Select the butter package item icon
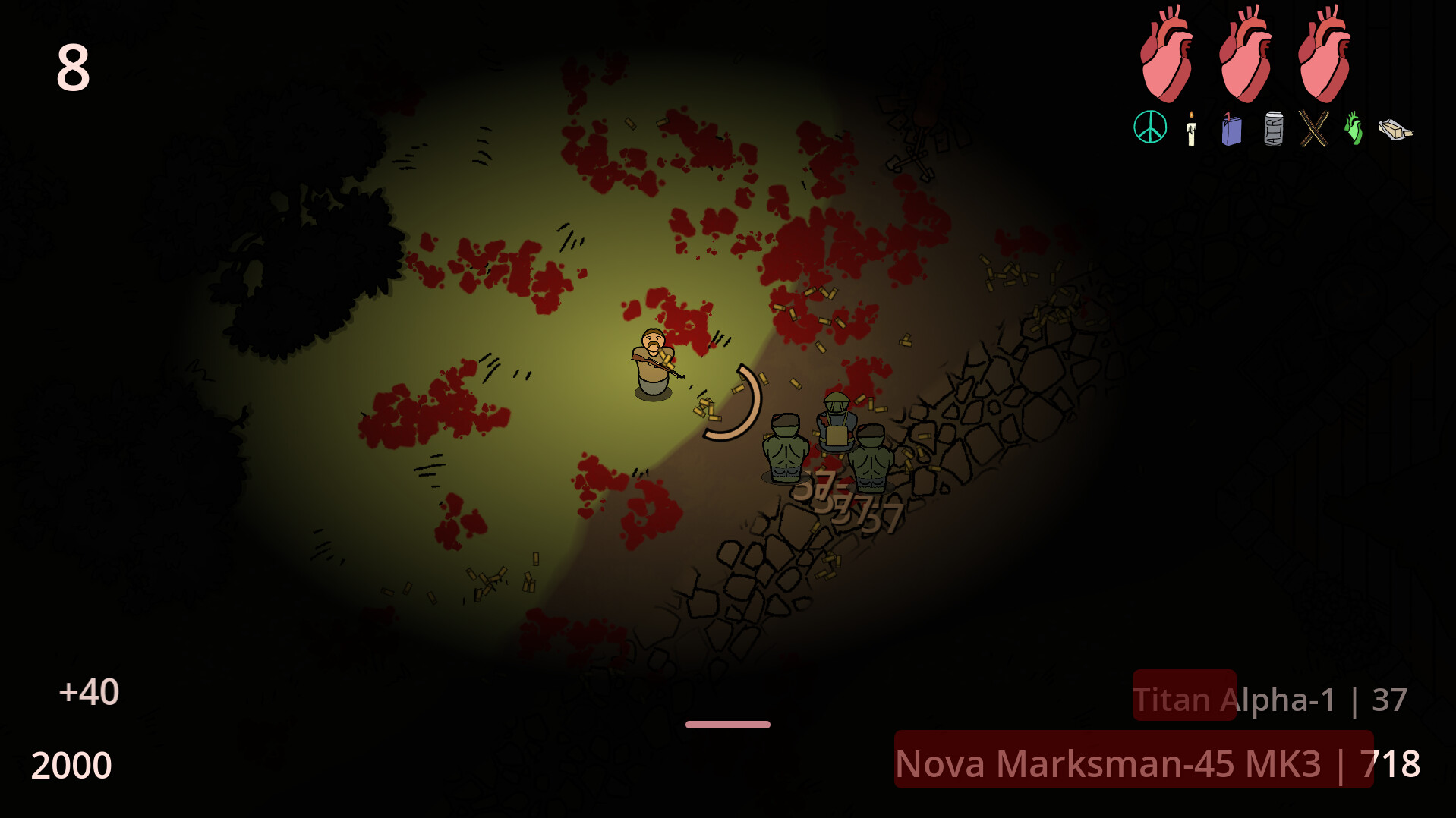This screenshot has width=1456, height=818. (1397, 131)
